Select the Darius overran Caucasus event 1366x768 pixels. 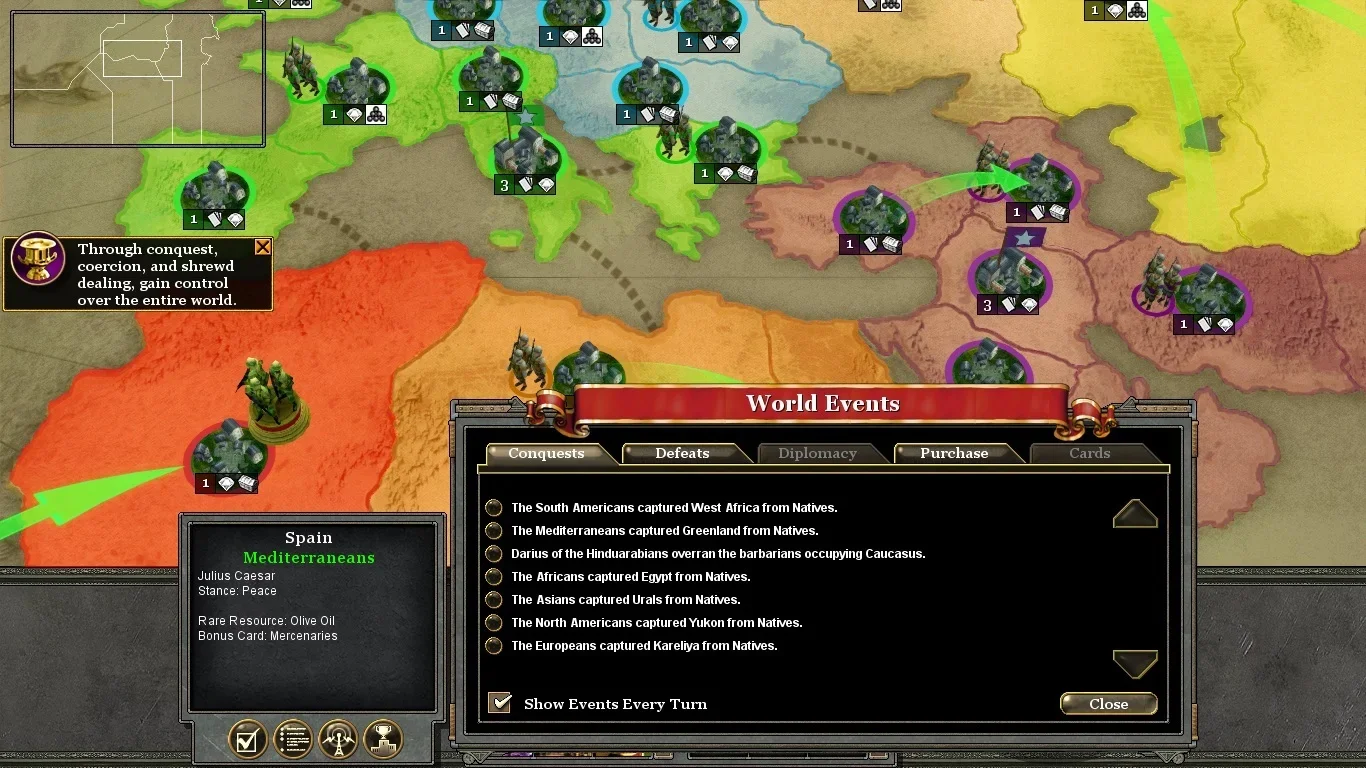pyautogui.click(x=717, y=554)
